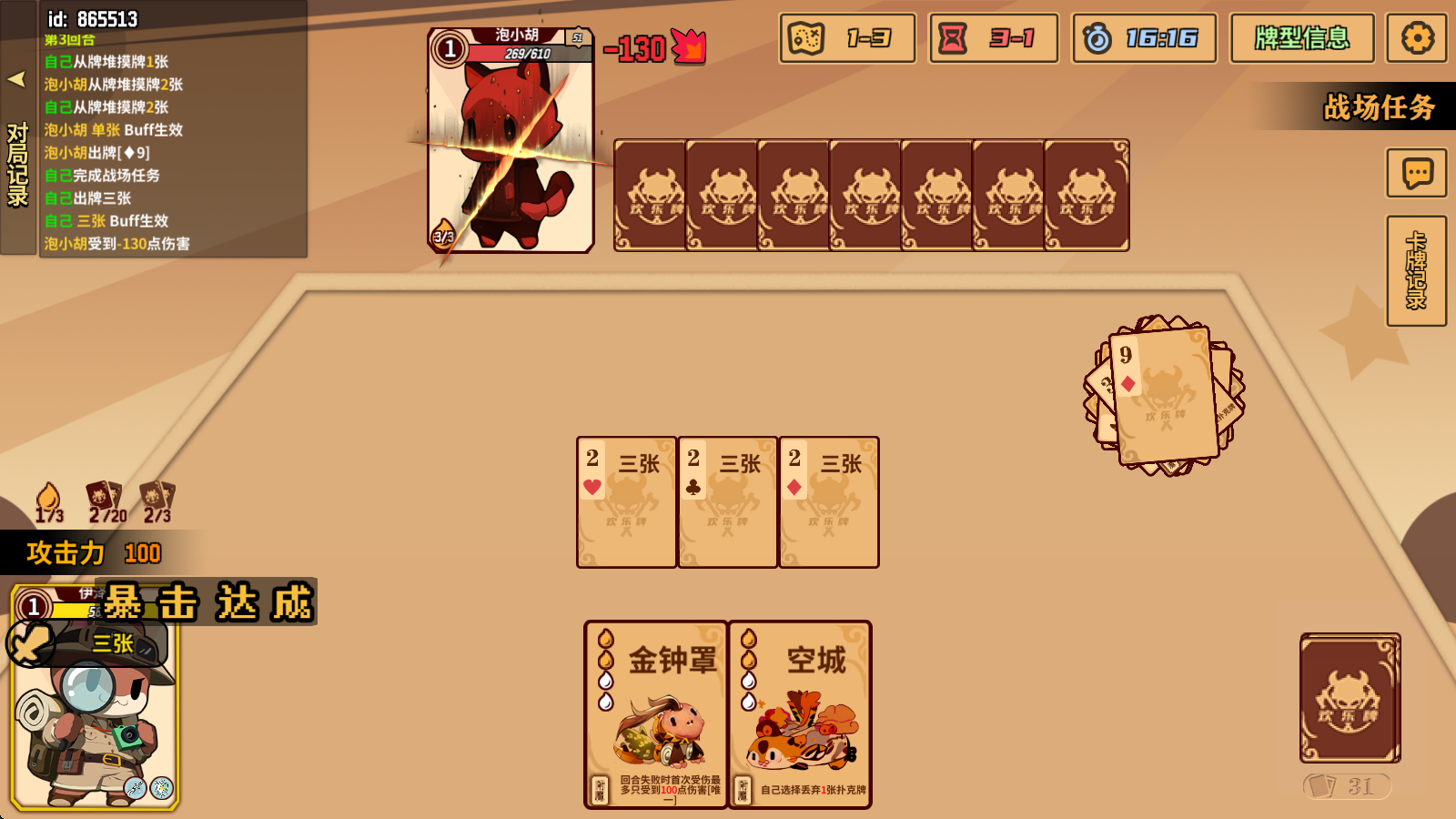Open the gear settings menu
Image resolution: width=1456 pixels, height=819 pixels.
(1416, 38)
